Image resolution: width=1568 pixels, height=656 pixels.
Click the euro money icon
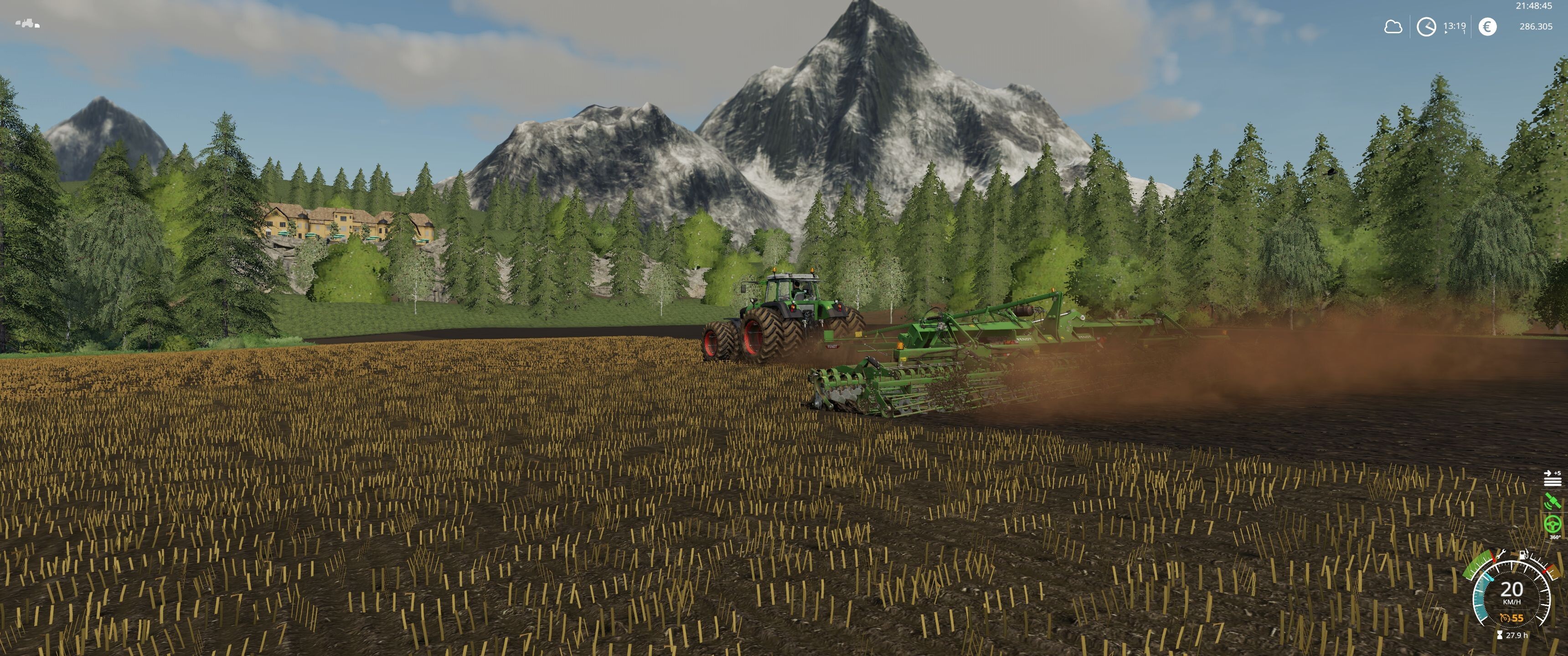(x=1487, y=27)
